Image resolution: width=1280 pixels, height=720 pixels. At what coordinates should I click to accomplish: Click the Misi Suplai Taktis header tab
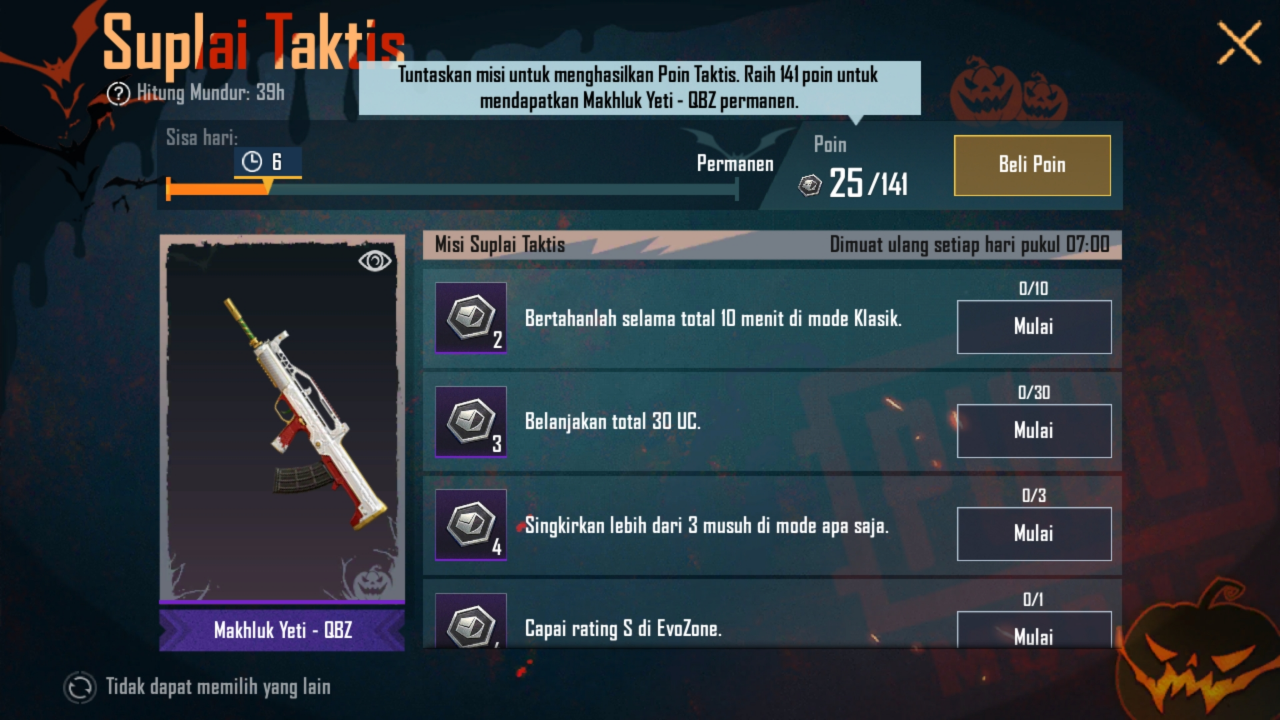(497, 243)
